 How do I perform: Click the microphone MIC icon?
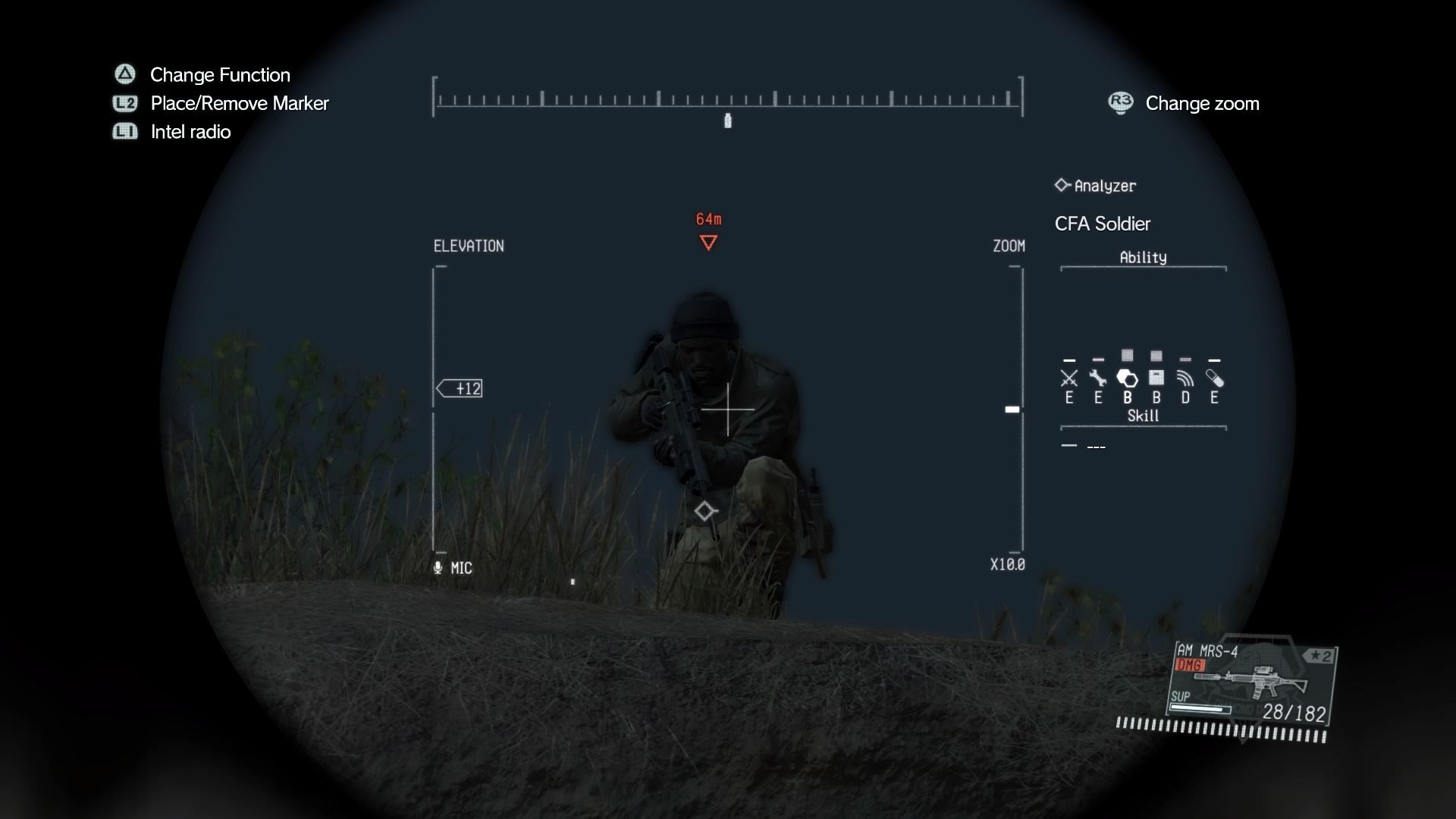pos(438,567)
